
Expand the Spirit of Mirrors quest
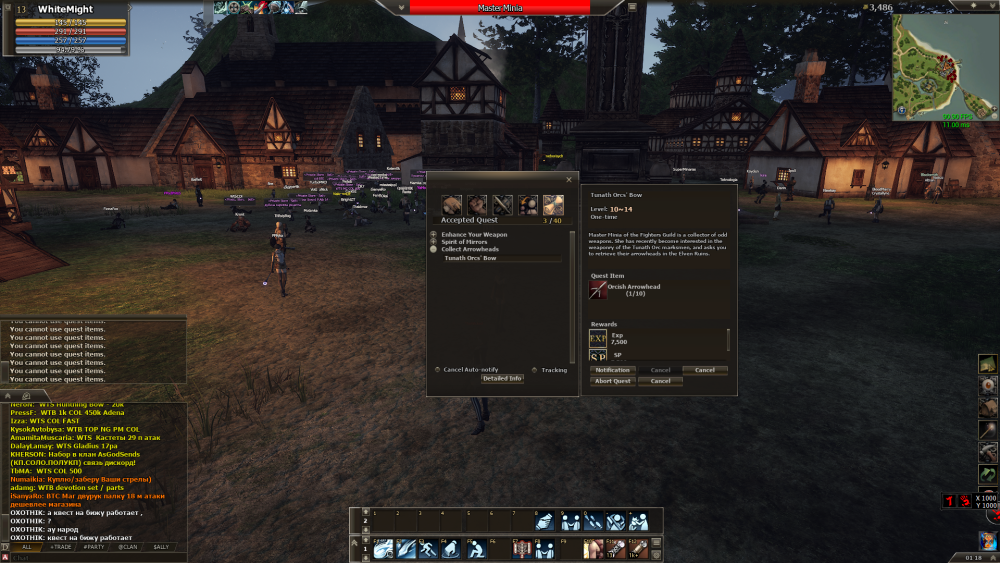(x=433, y=241)
